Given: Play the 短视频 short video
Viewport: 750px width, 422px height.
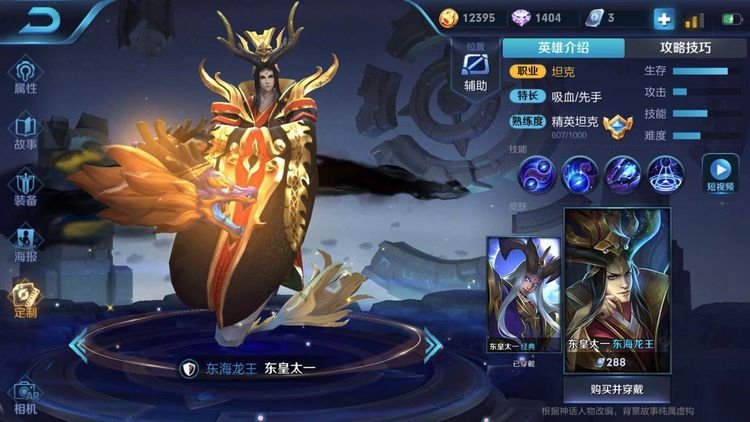Looking at the screenshot, I should pos(719,174).
